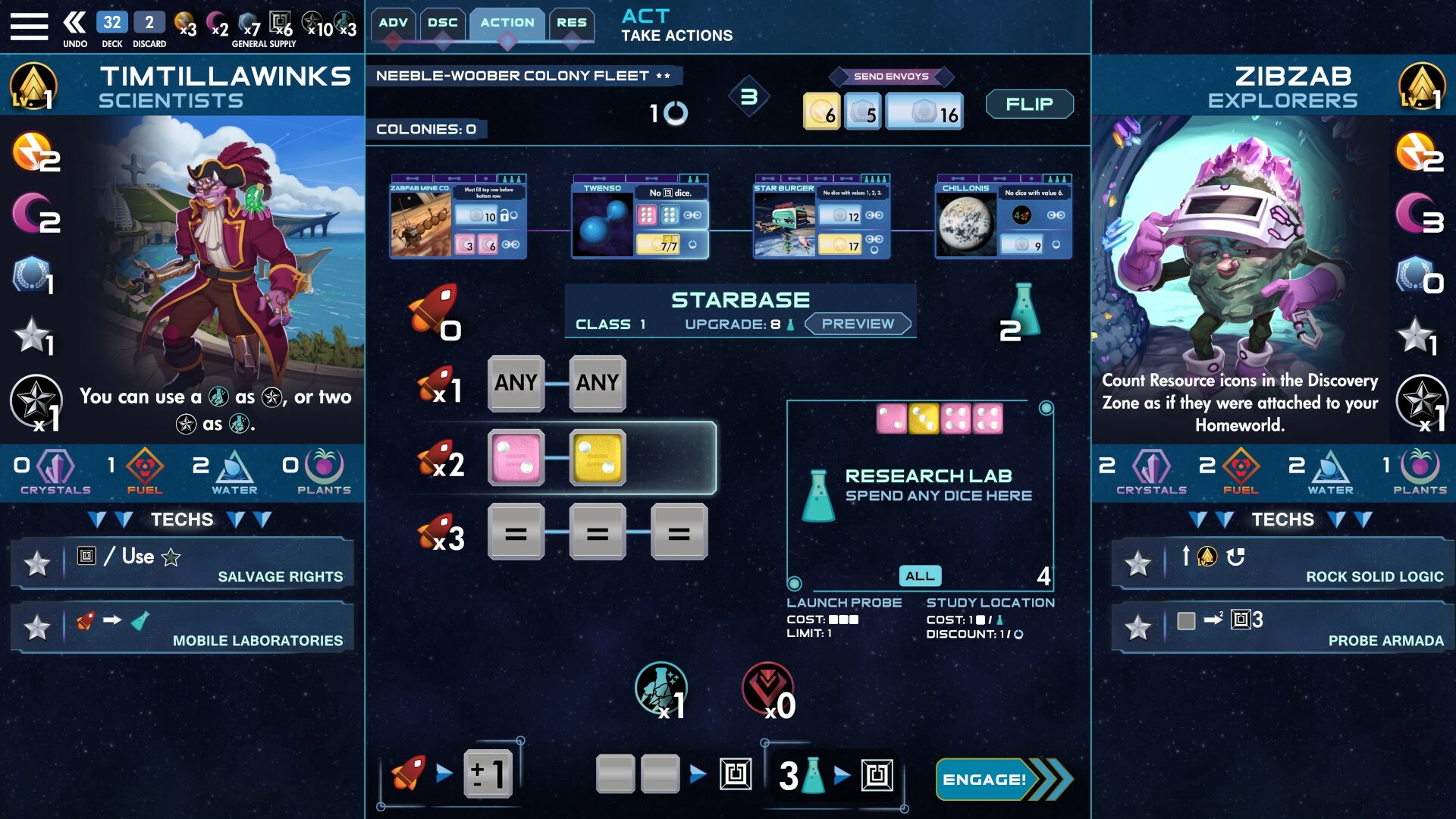This screenshot has width=1456, height=819.
Task: Switch to the ADV tab
Action: [x=393, y=23]
